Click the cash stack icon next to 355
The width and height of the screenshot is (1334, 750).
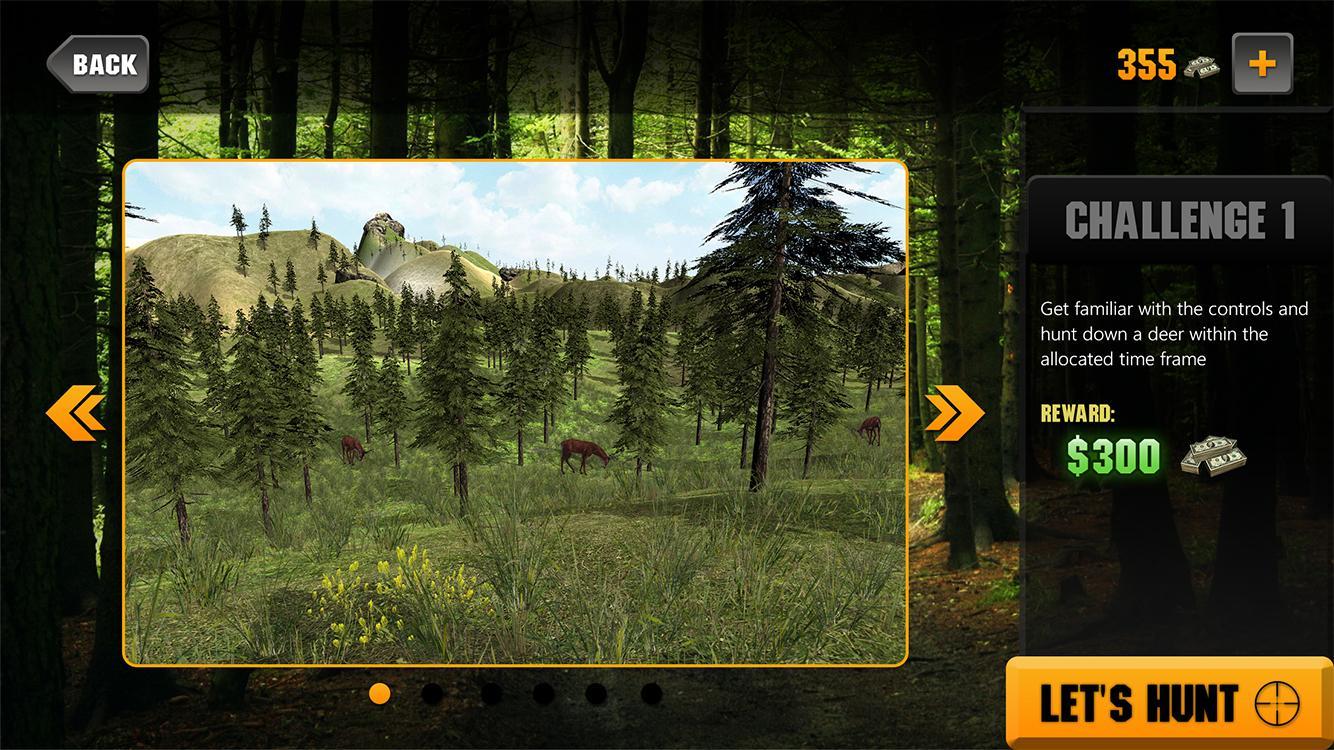coord(1203,65)
